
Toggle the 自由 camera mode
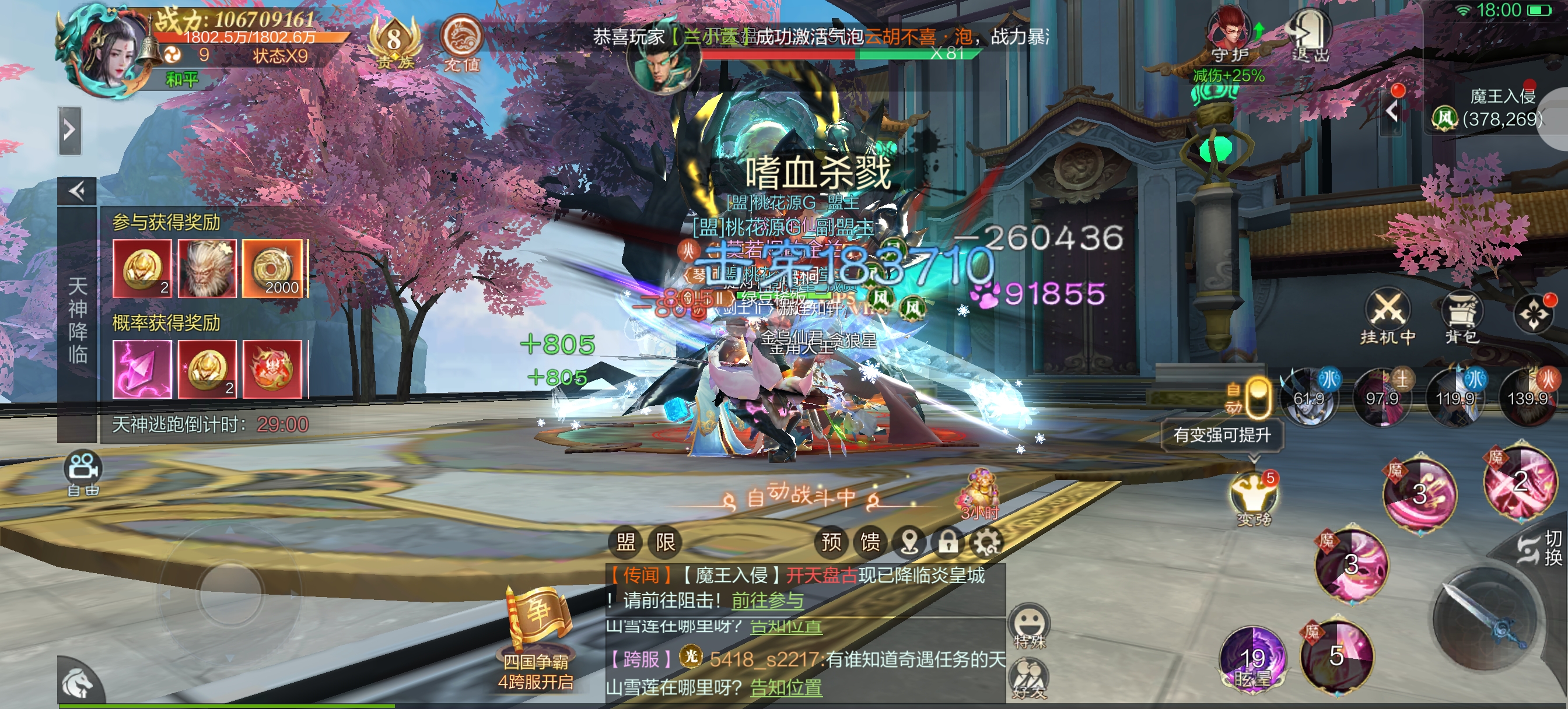coord(83,472)
